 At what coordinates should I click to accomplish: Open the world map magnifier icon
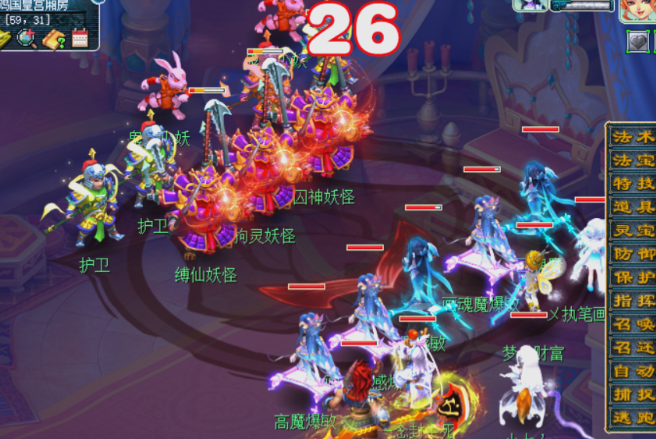28,38
